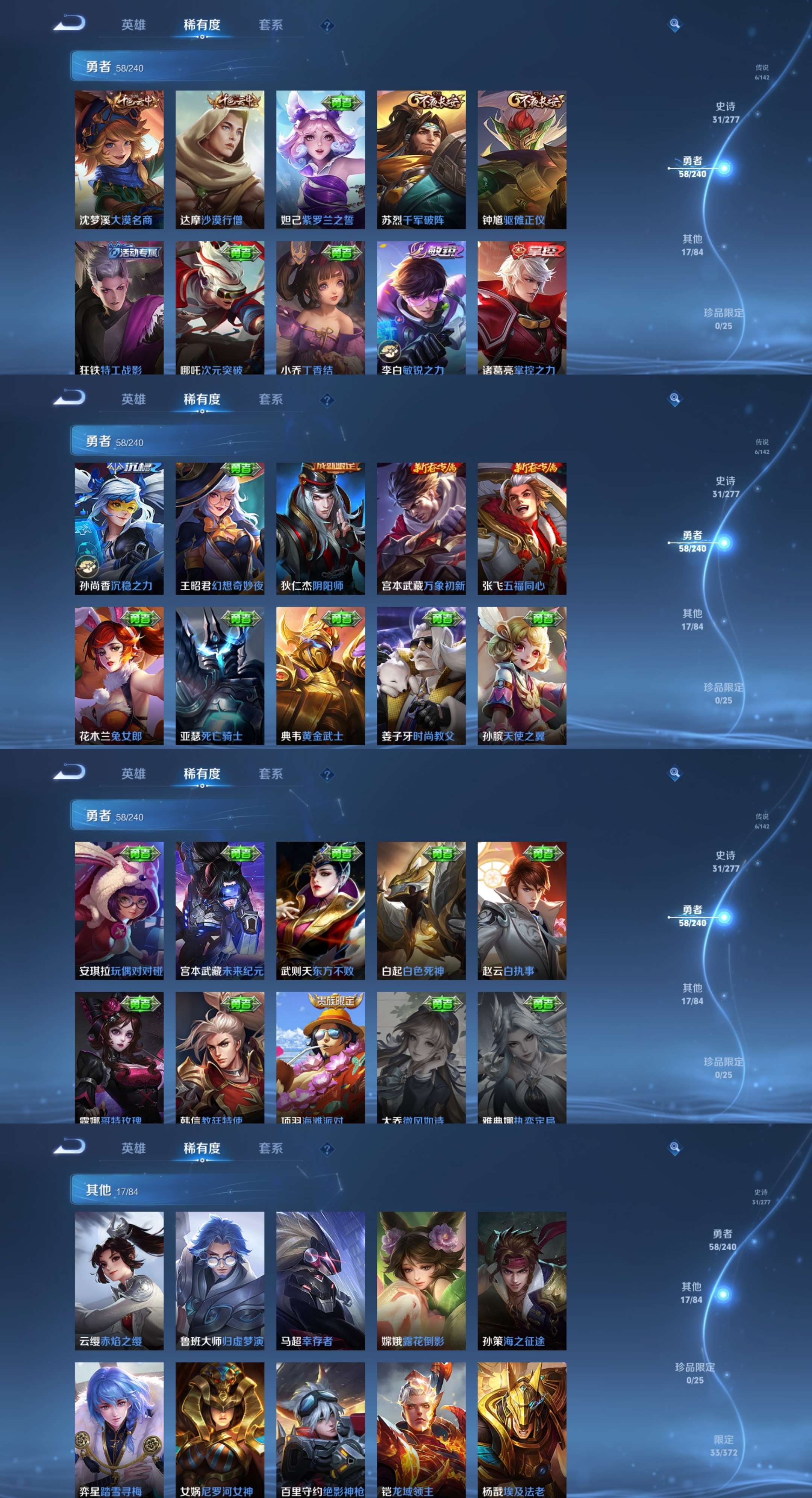The image size is (812, 1498).
Task: Choose the 孙膑 天使之翼 skin
Action: (x=521, y=675)
